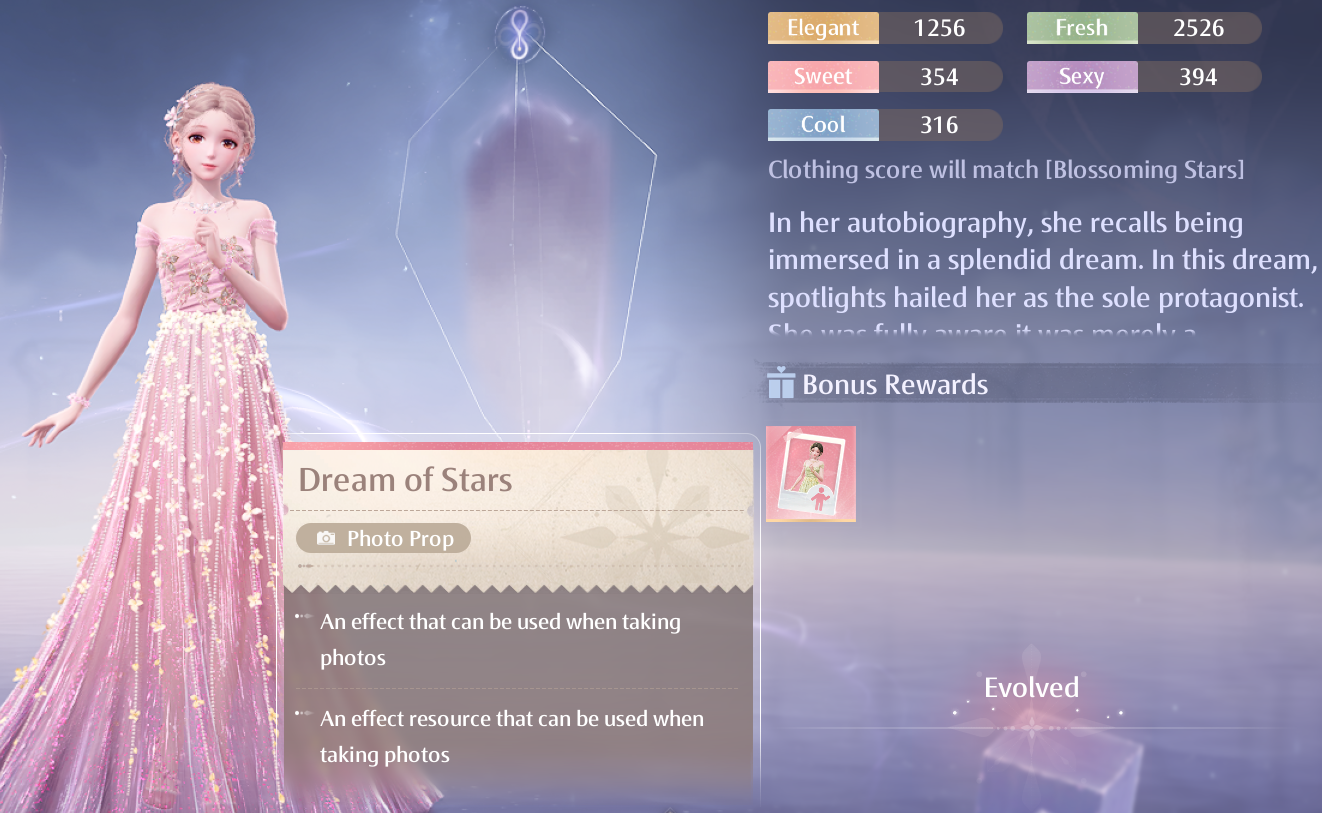Toggle the Evolved display mode

[1031, 687]
